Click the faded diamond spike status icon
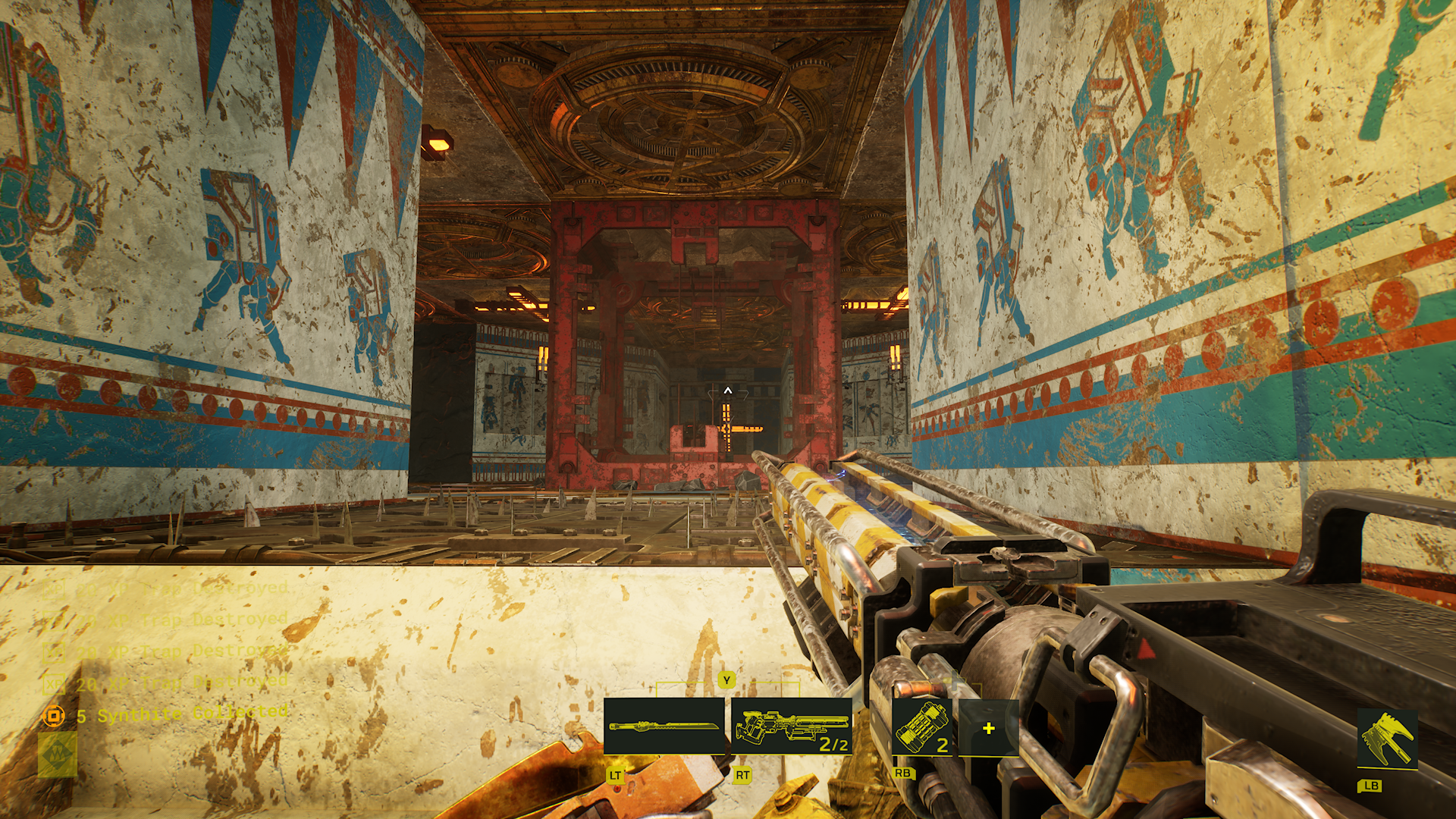Image resolution: width=1456 pixels, height=819 pixels. [58, 754]
